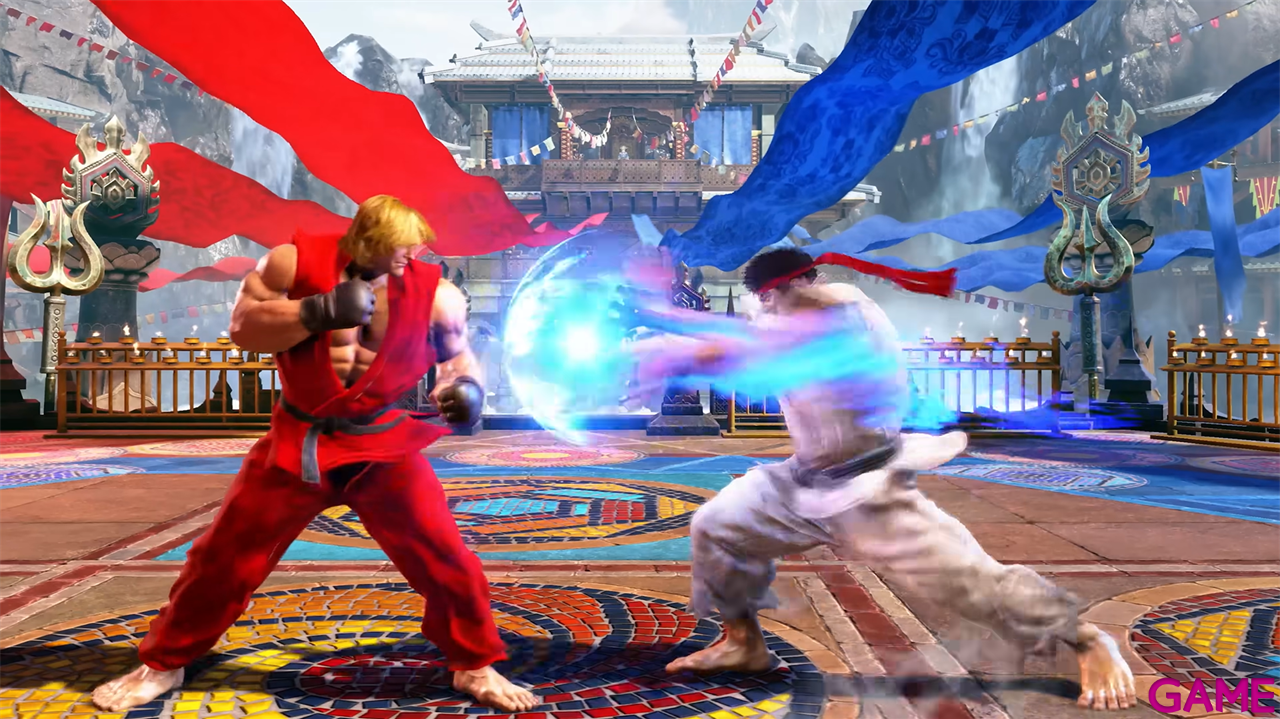Click the GAME store logo watermark
The height and width of the screenshot is (719, 1280).
[x=1211, y=694]
